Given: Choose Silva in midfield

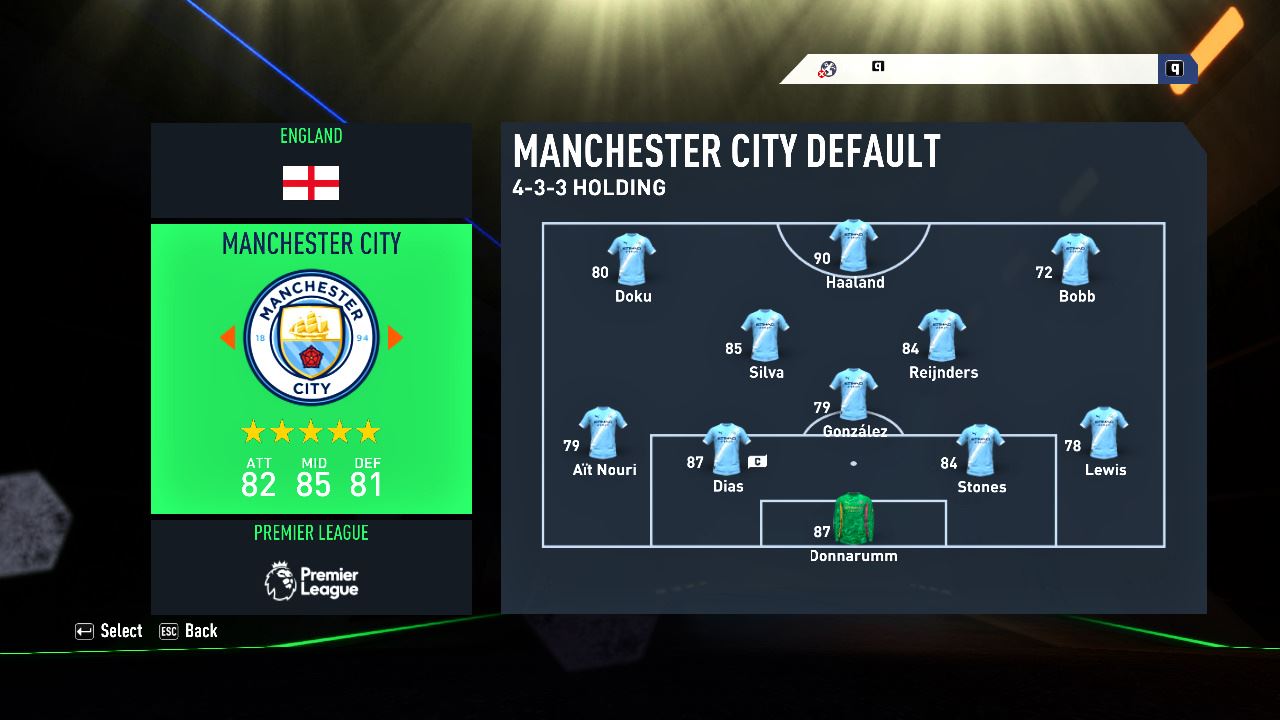Looking at the screenshot, I should (765, 336).
